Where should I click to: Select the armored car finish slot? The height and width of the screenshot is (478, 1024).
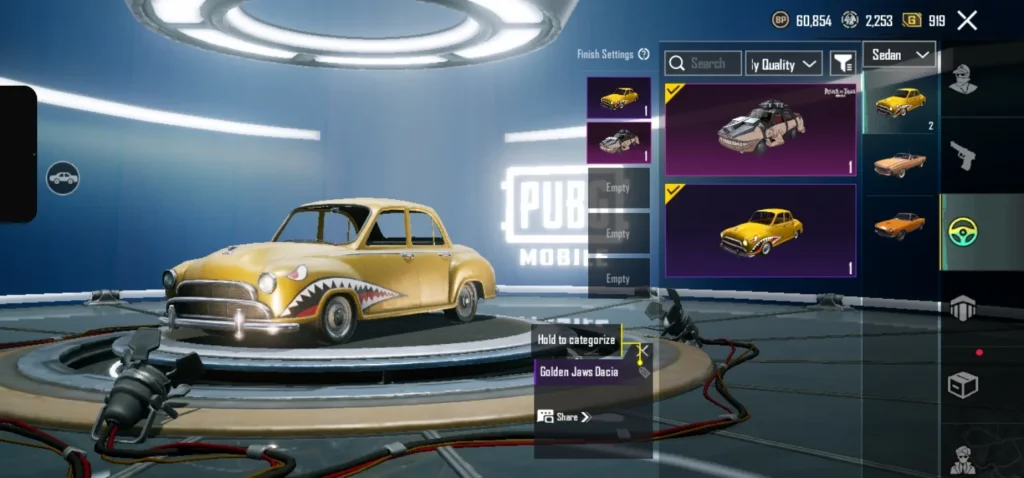(619, 142)
